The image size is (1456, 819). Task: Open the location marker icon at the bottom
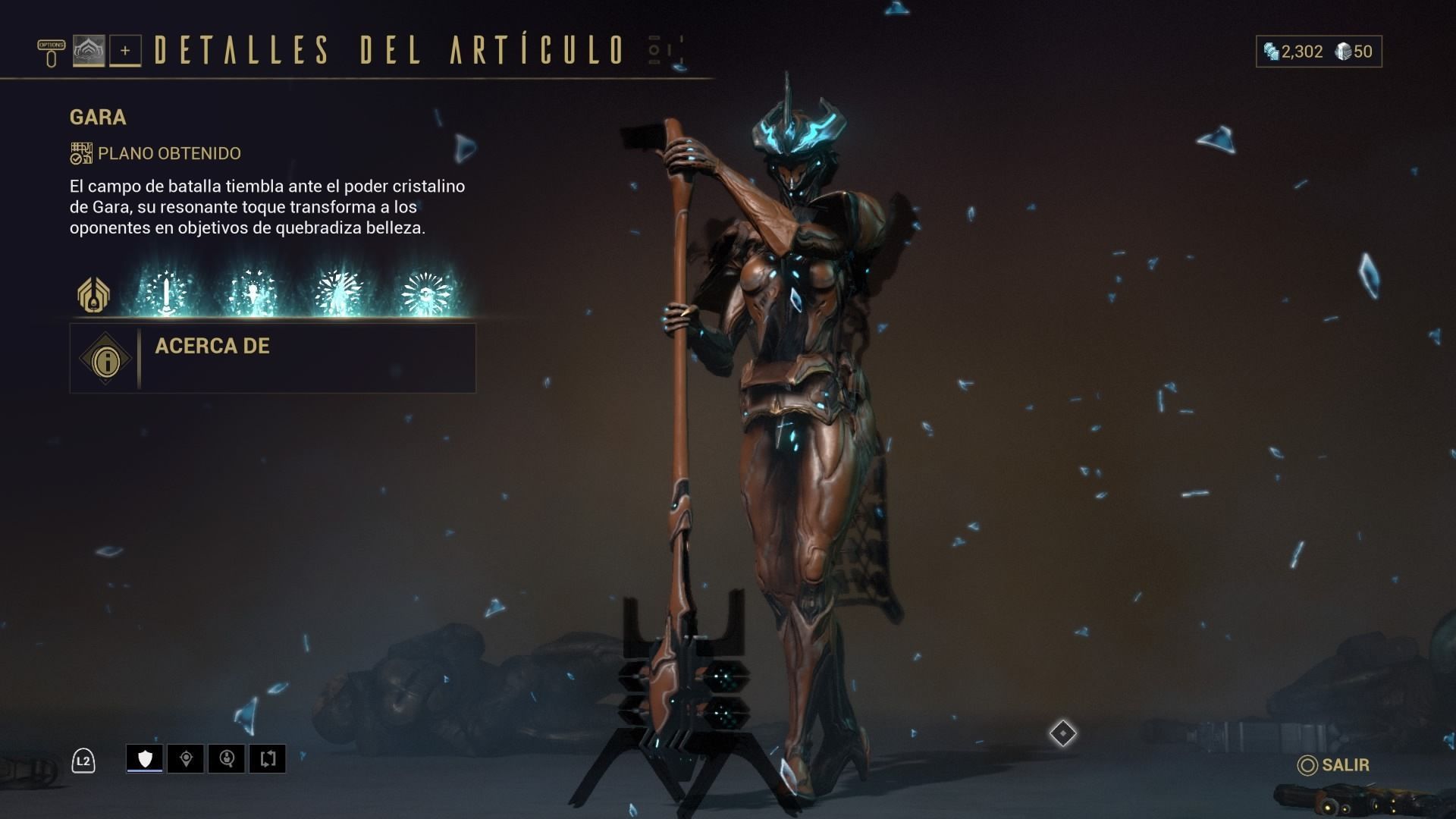186,758
